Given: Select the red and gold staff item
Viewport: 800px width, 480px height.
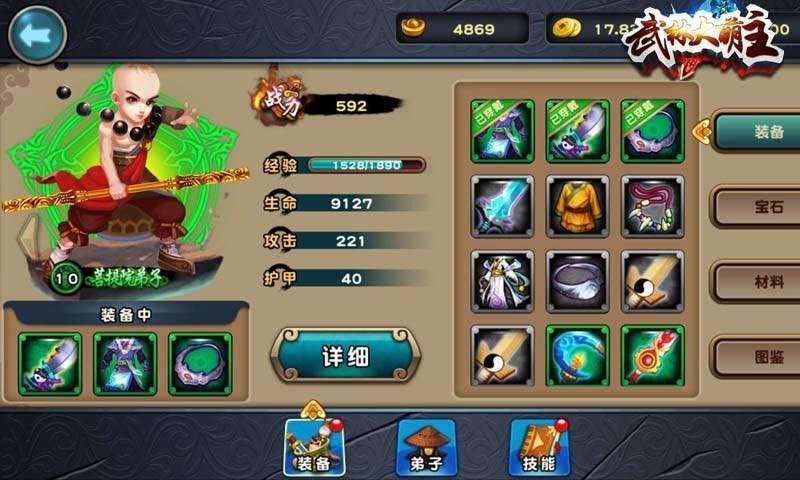Looking at the screenshot, I should [x=652, y=355].
